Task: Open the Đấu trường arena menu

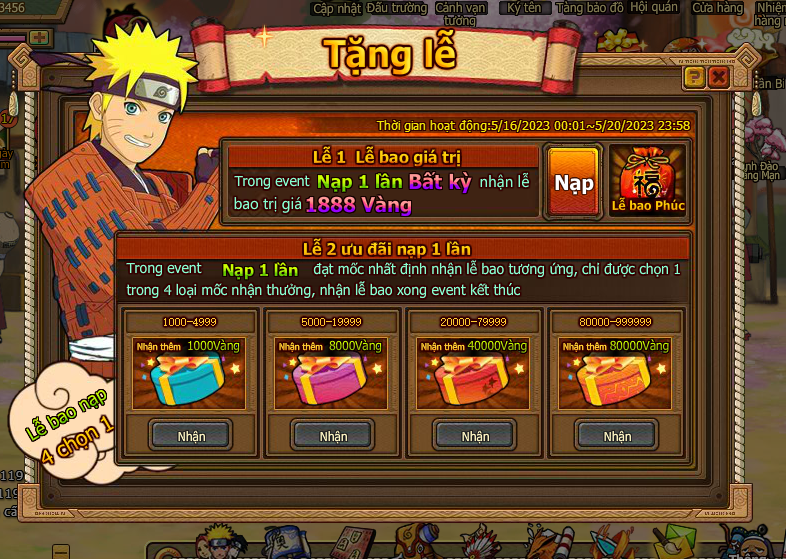Action: click(x=397, y=8)
